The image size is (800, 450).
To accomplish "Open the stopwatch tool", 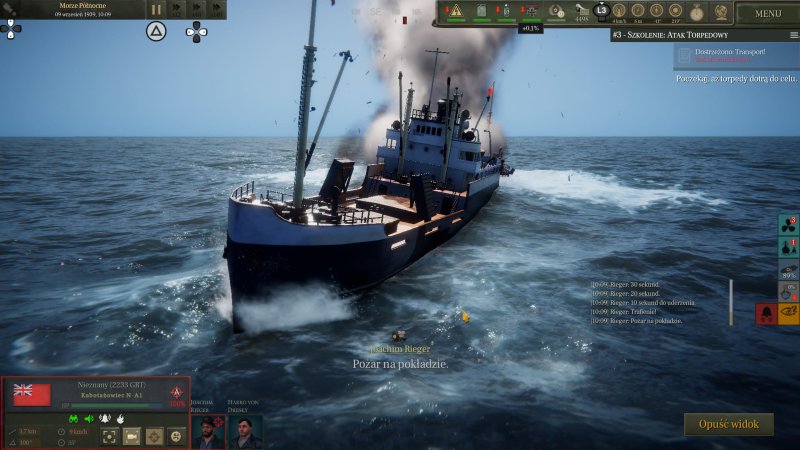I will [696, 10].
